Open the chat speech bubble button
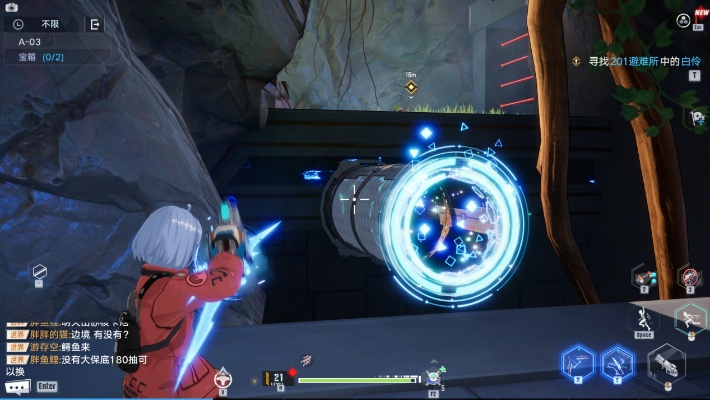710x400 pixels. [x=16, y=386]
